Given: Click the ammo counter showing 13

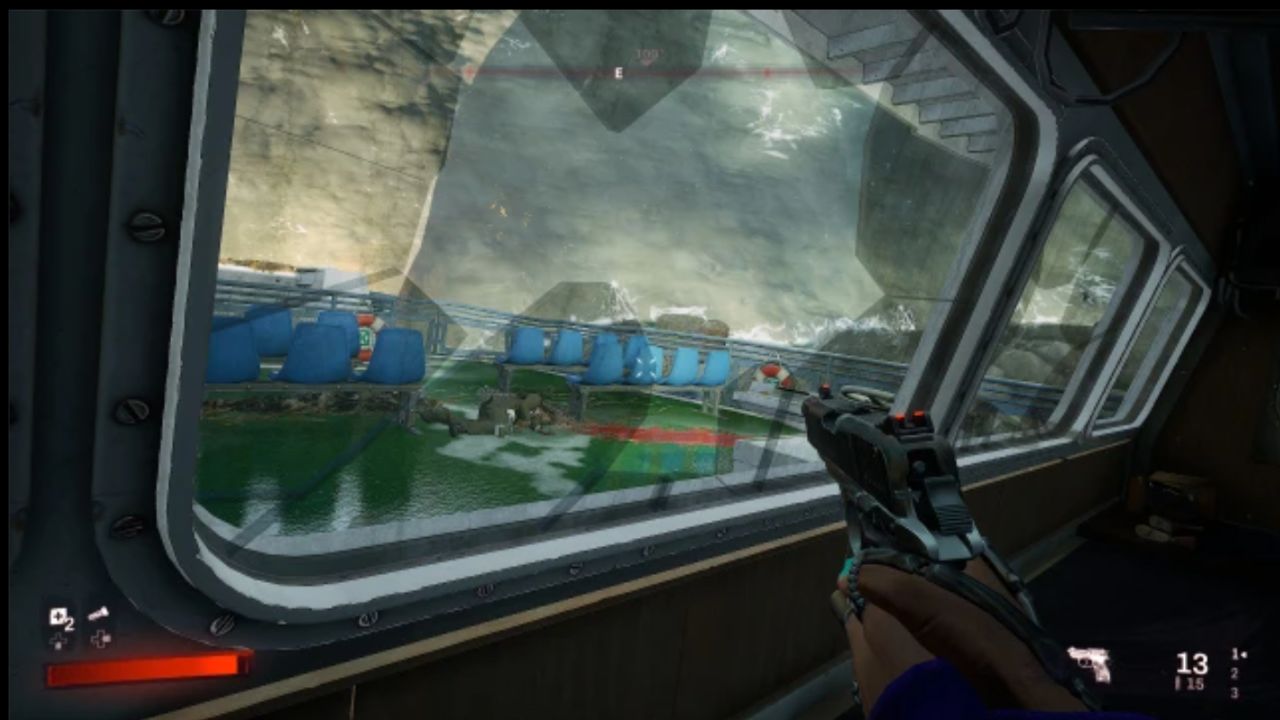Looking at the screenshot, I should 1192,662.
